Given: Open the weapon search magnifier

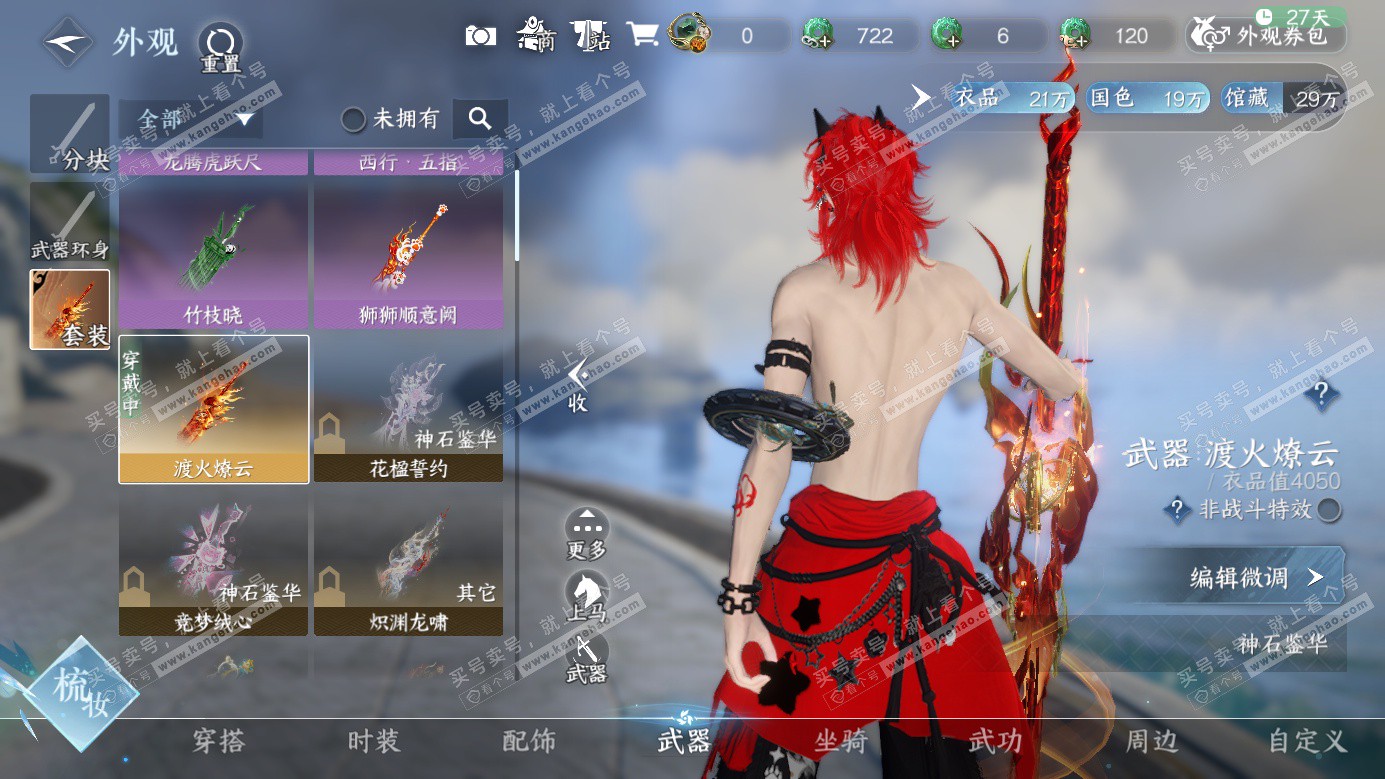Looking at the screenshot, I should 480,119.
